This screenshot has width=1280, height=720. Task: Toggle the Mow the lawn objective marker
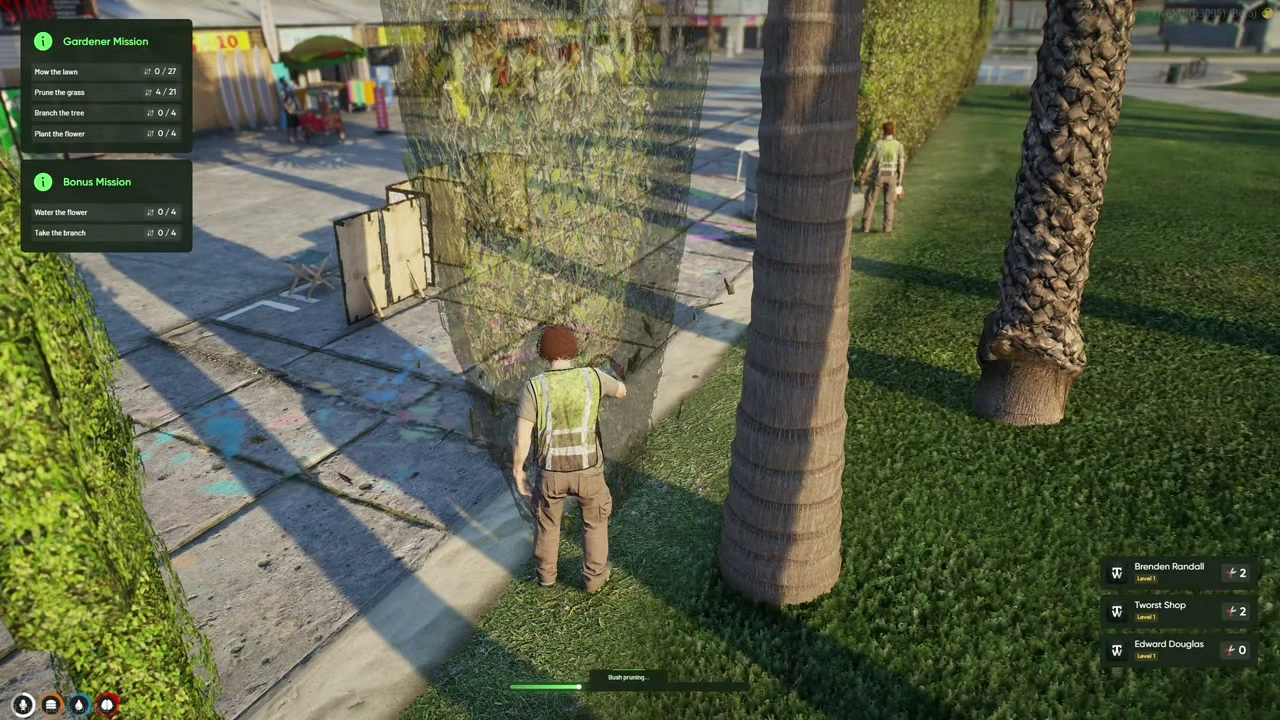[146, 71]
